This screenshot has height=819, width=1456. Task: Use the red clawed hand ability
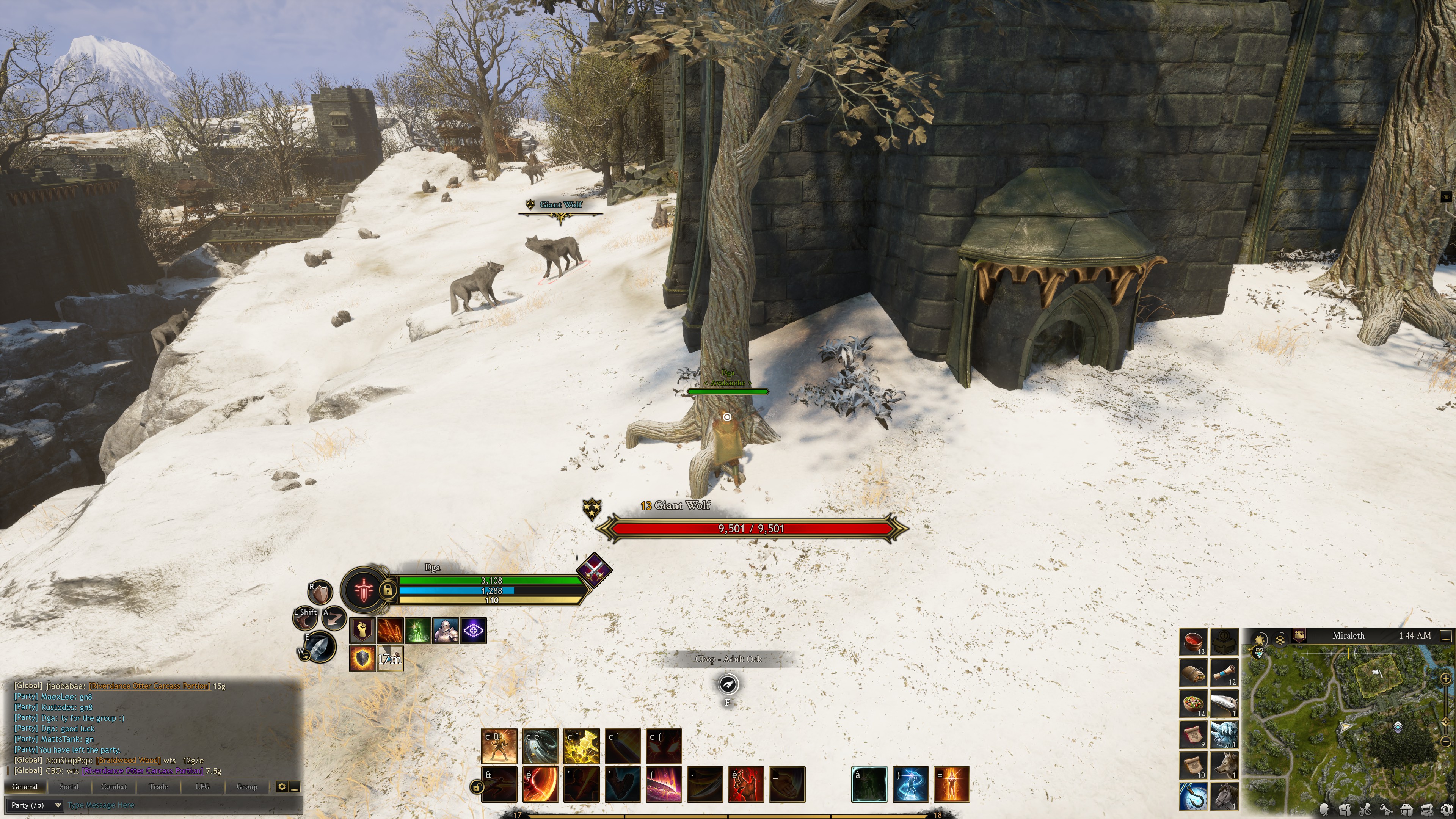746,784
